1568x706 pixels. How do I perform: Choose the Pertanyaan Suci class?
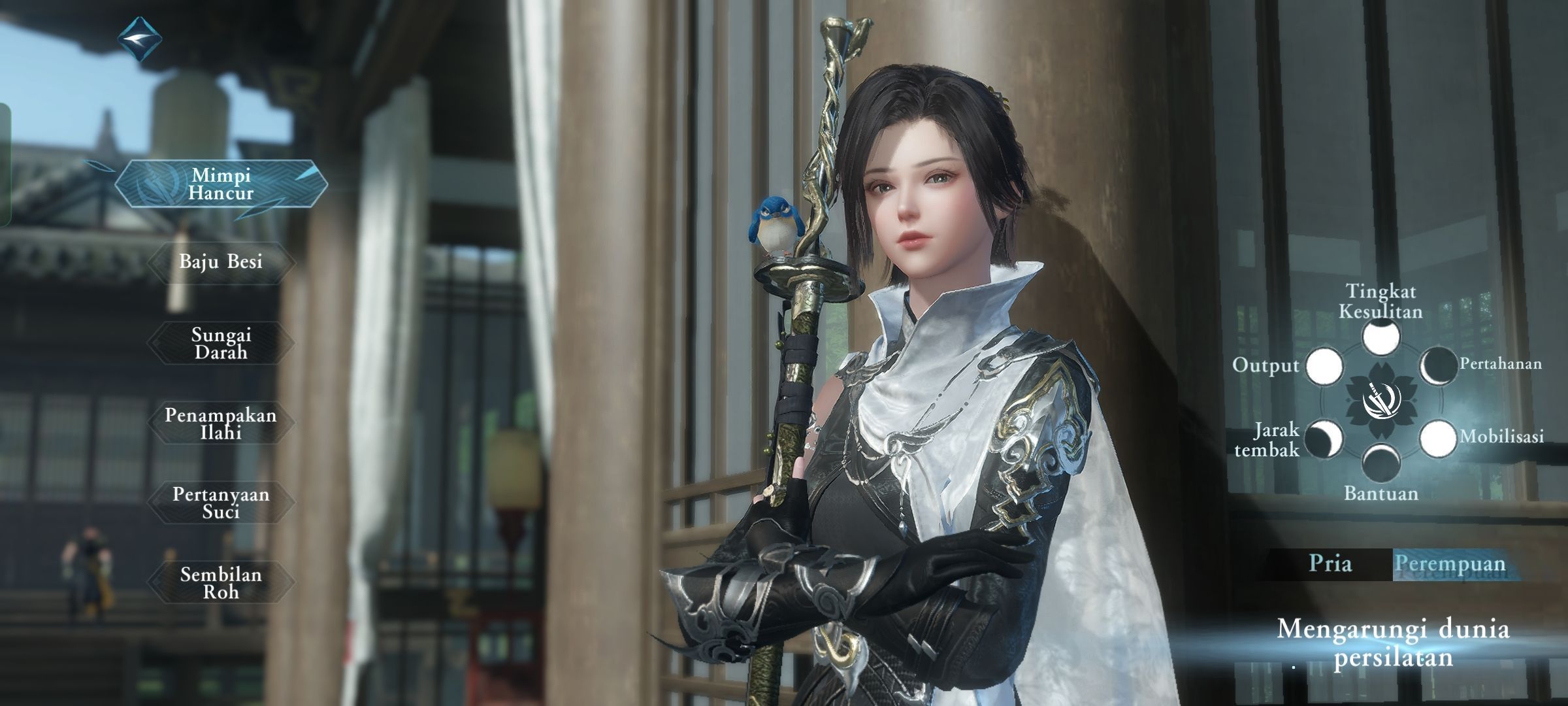coord(221,503)
